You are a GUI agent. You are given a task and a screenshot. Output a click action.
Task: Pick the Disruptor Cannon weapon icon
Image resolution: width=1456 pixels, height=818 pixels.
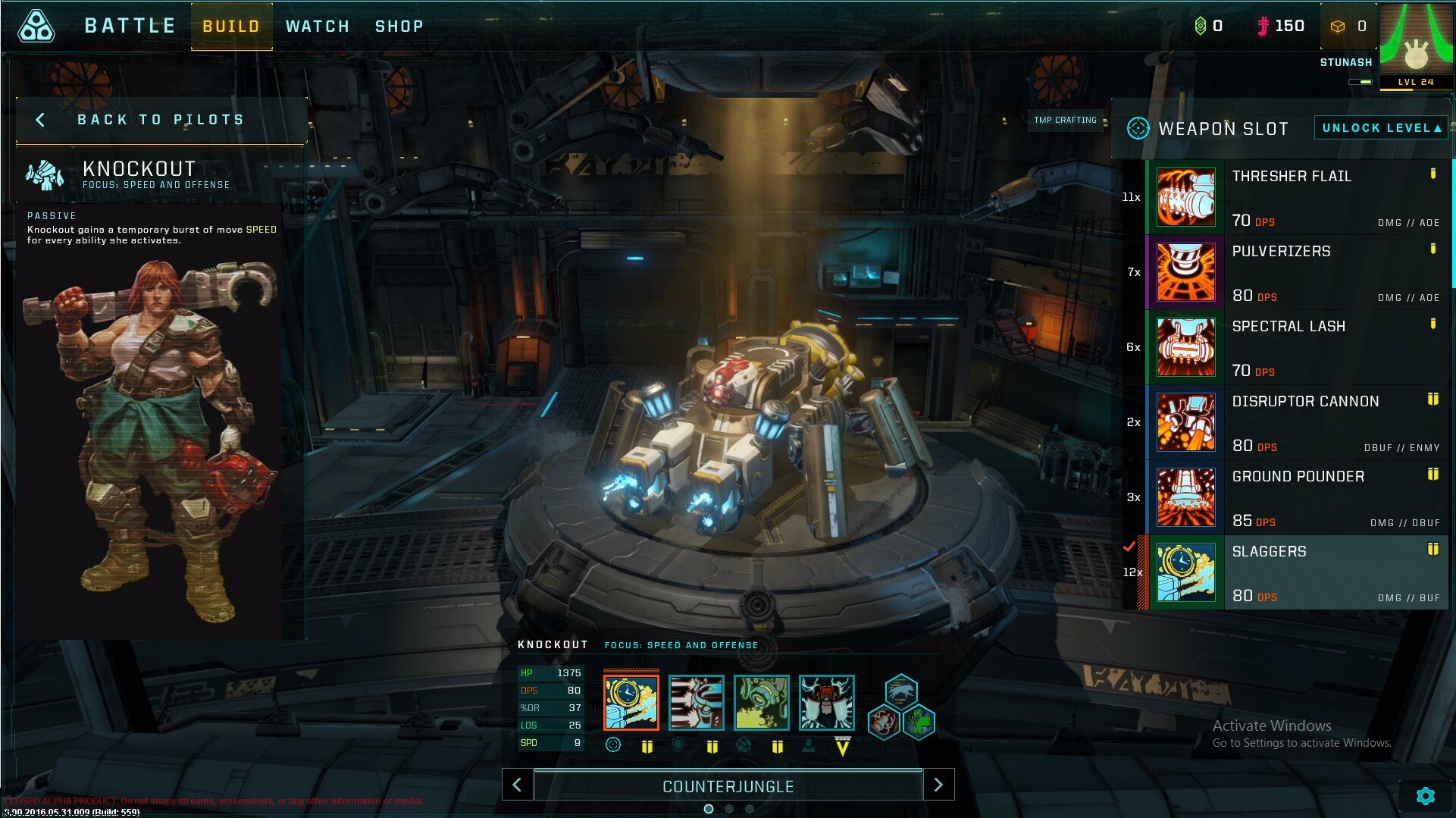(1186, 422)
